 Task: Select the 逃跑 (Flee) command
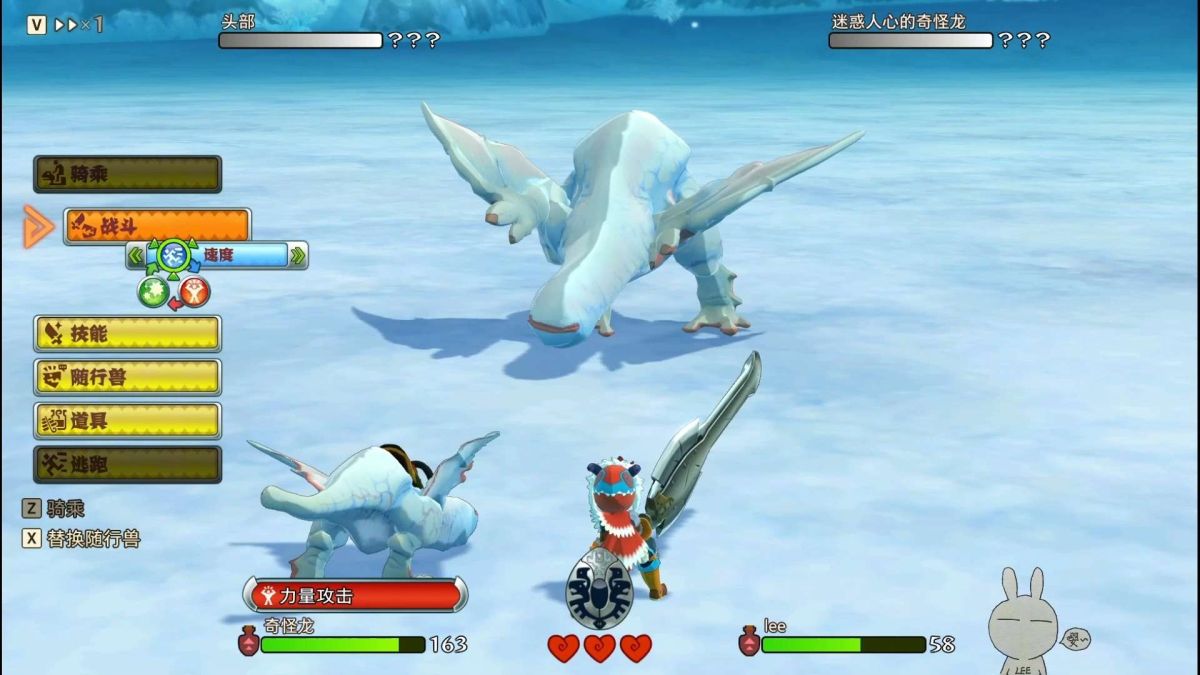pyautogui.click(x=127, y=464)
